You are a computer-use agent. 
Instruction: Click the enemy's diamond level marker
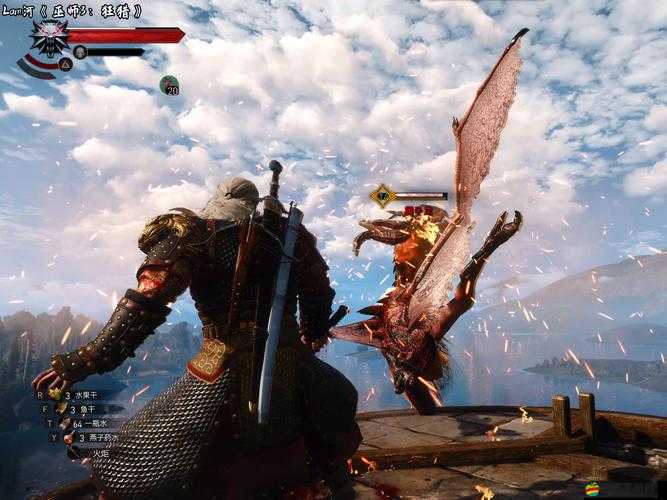tap(382, 194)
